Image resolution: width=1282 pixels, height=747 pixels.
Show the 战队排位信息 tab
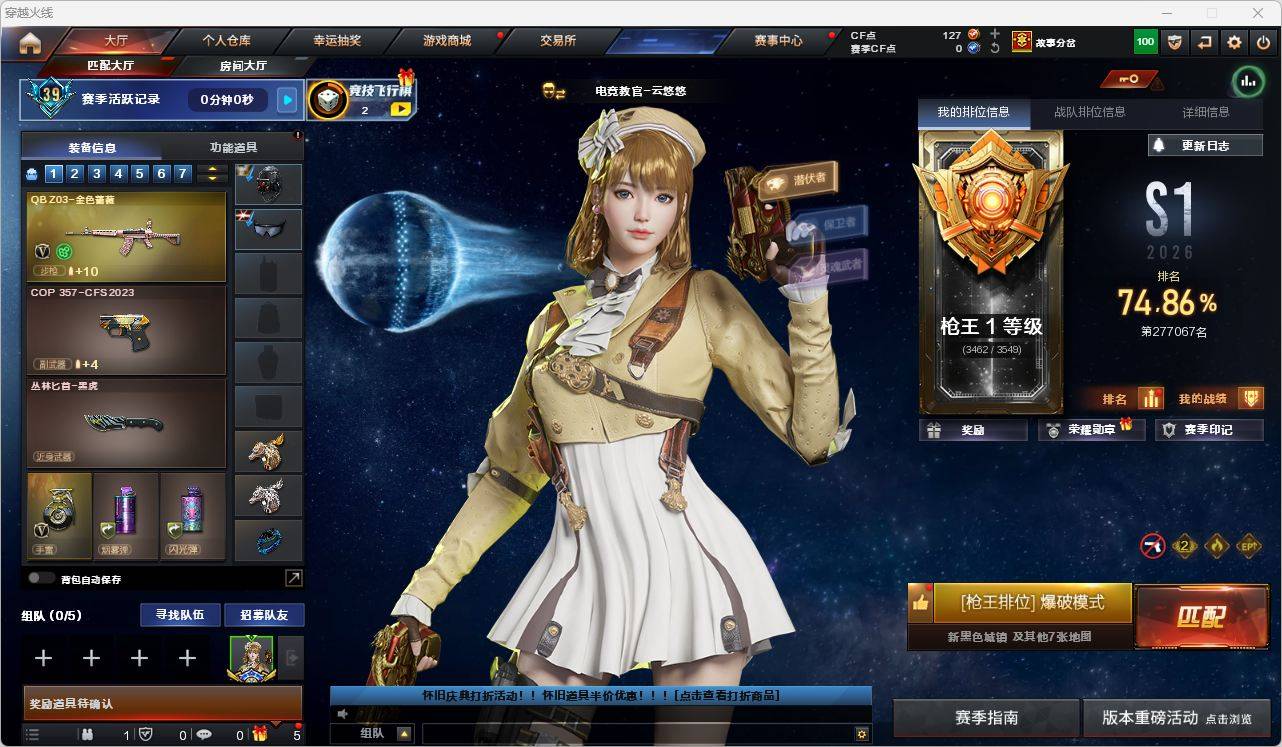coord(1089,113)
